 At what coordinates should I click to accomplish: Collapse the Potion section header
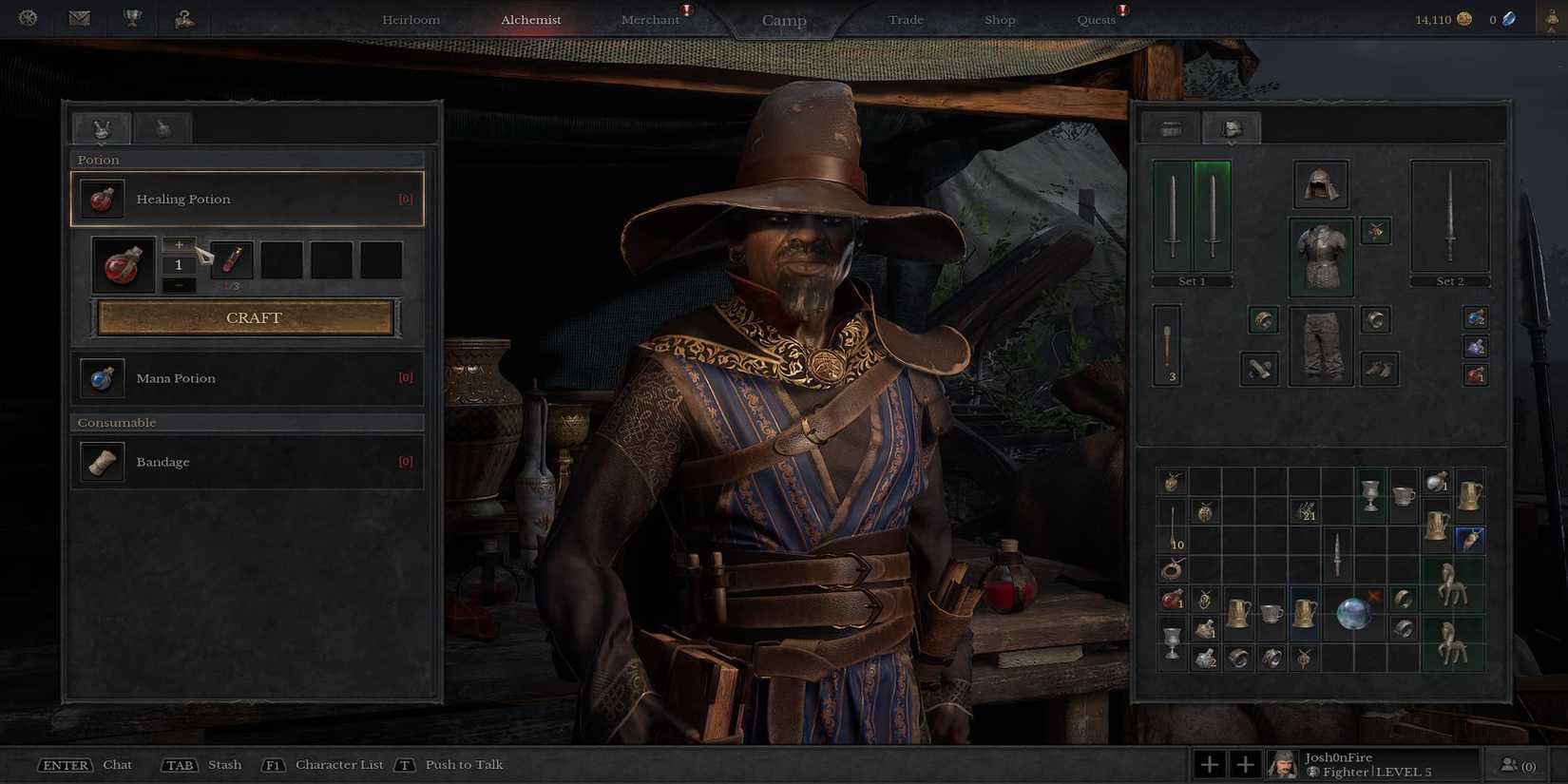pyautogui.click(x=247, y=159)
